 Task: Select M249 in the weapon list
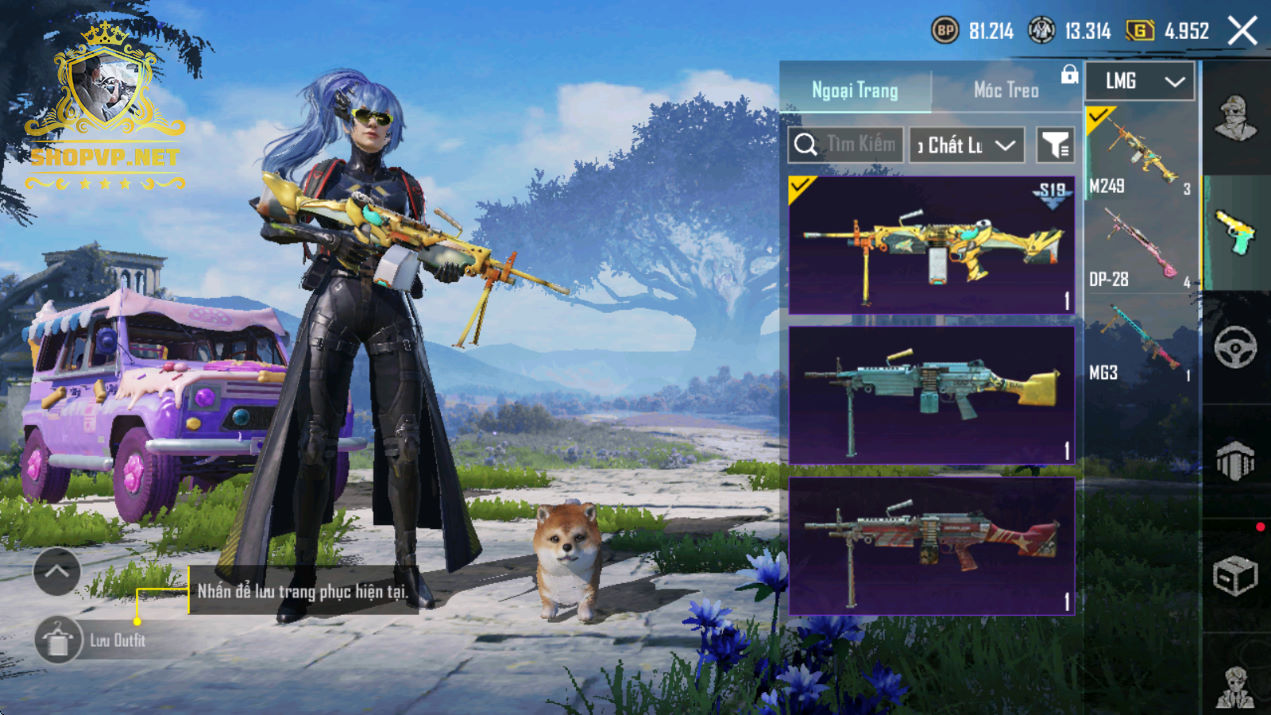(1141, 152)
